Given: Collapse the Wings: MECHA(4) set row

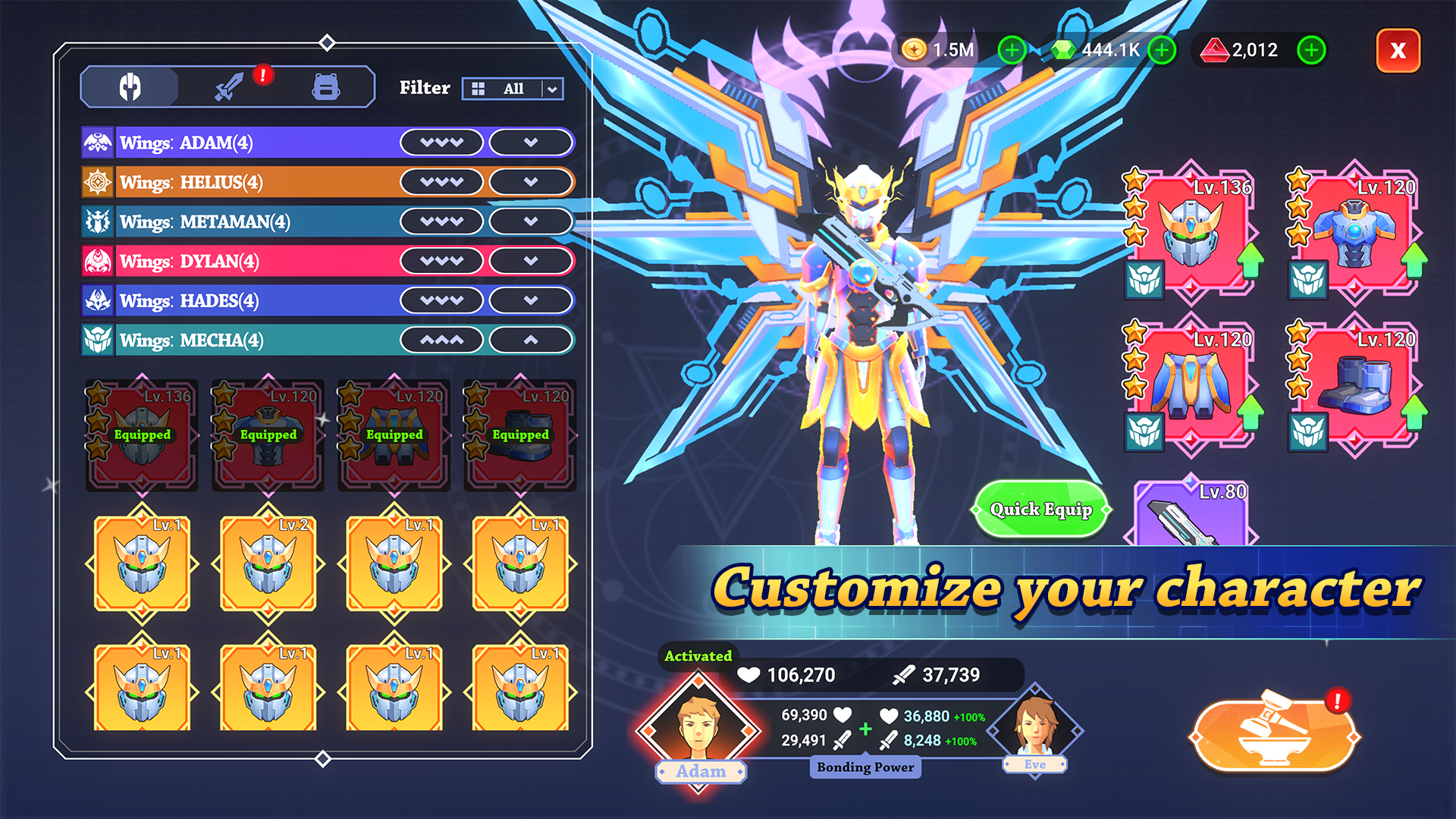Looking at the screenshot, I should click(x=530, y=340).
